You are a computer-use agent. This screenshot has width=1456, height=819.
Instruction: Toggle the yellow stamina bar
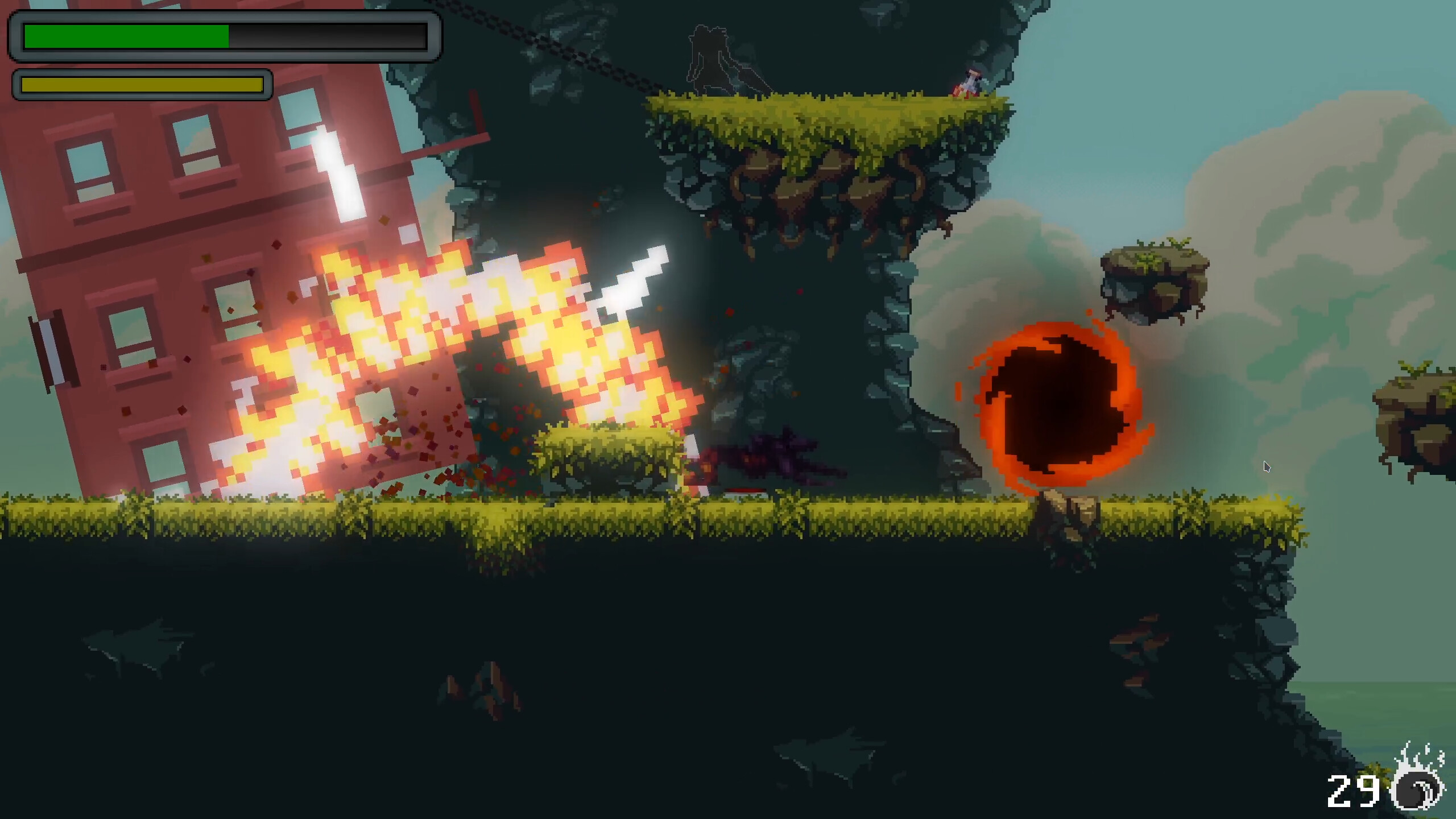coord(142,85)
